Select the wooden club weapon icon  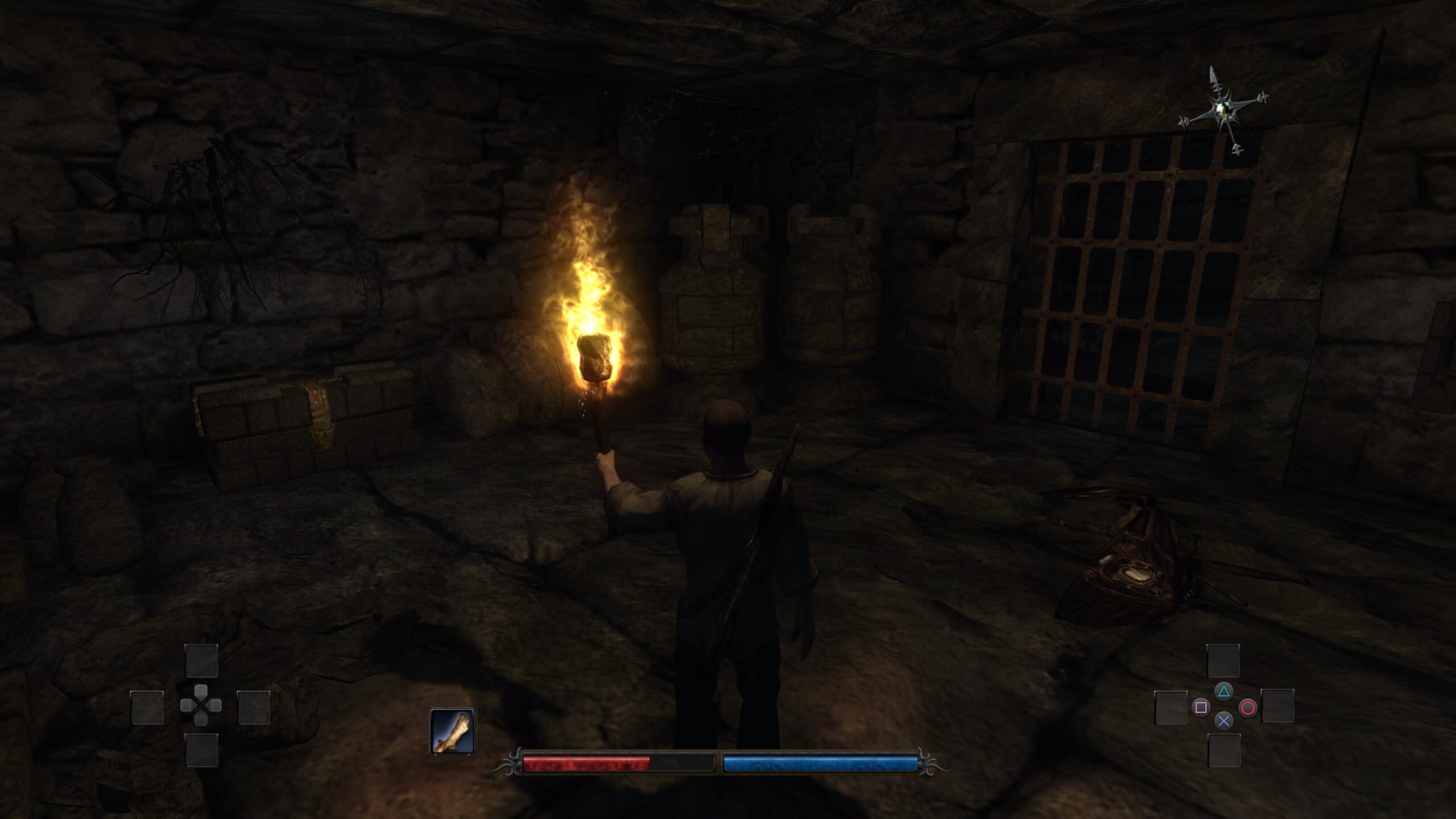pos(452,731)
